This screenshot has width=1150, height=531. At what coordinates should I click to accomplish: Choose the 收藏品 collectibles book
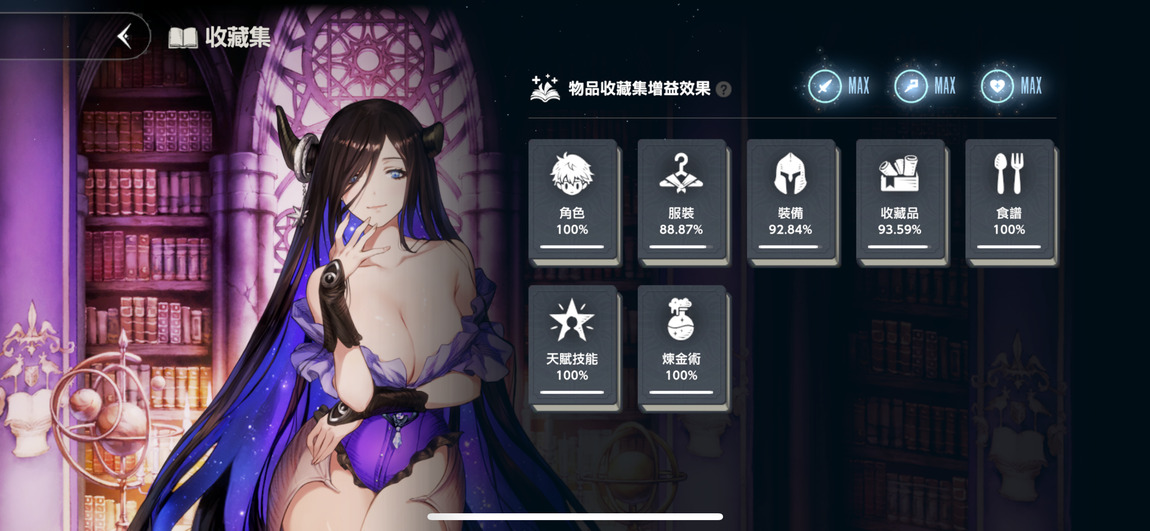click(899, 201)
